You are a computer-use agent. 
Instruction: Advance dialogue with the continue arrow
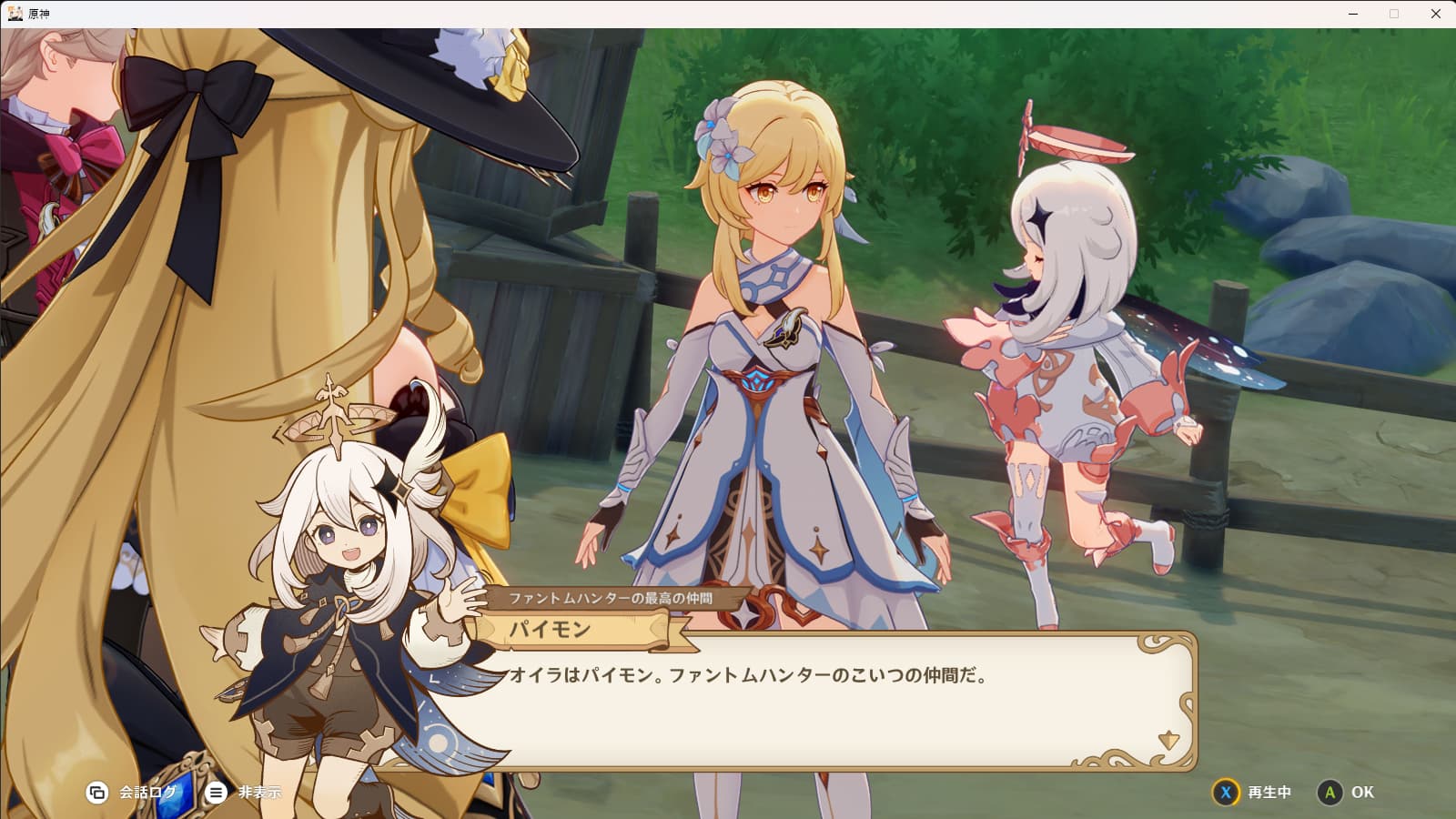[1168, 740]
